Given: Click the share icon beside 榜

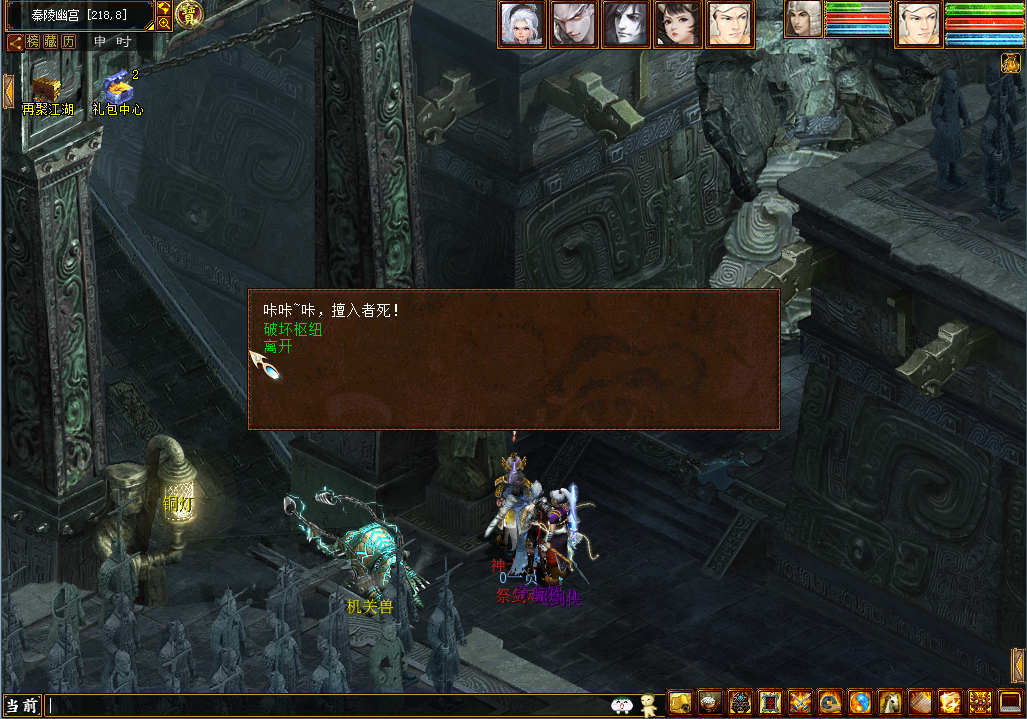Looking at the screenshot, I should pyautogui.click(x=16, y=42).
